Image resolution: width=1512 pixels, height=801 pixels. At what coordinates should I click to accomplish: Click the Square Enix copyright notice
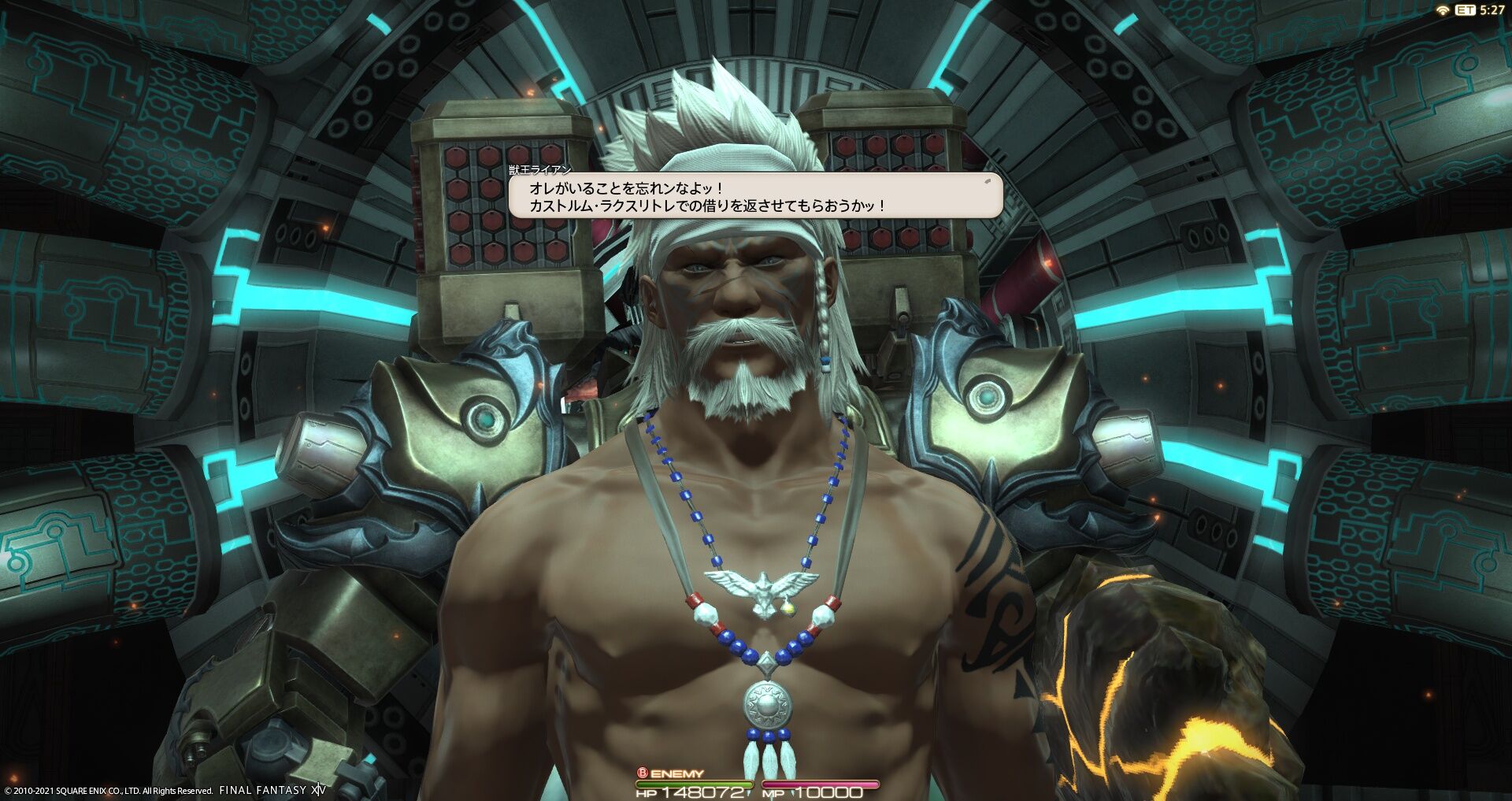click(x=106, y=789)
